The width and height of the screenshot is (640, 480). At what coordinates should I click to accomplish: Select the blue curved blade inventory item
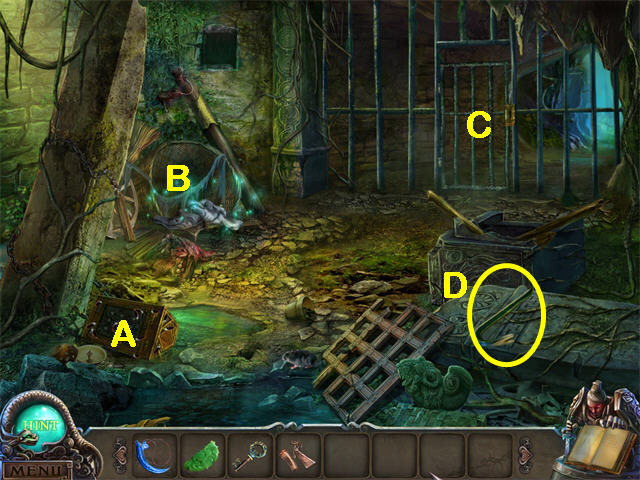[155, 453]
